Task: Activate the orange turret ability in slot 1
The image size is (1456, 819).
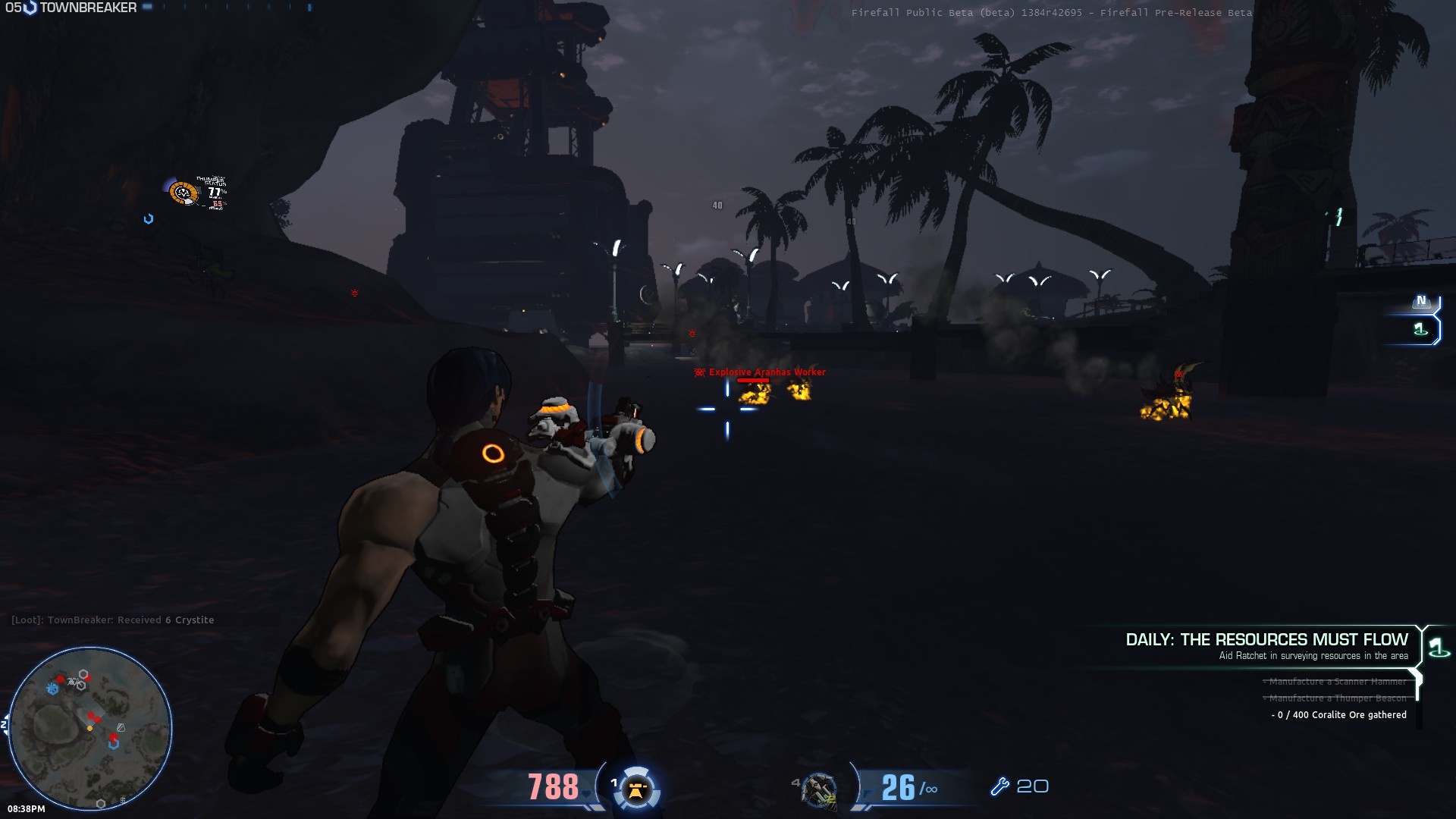Action: 636,789
